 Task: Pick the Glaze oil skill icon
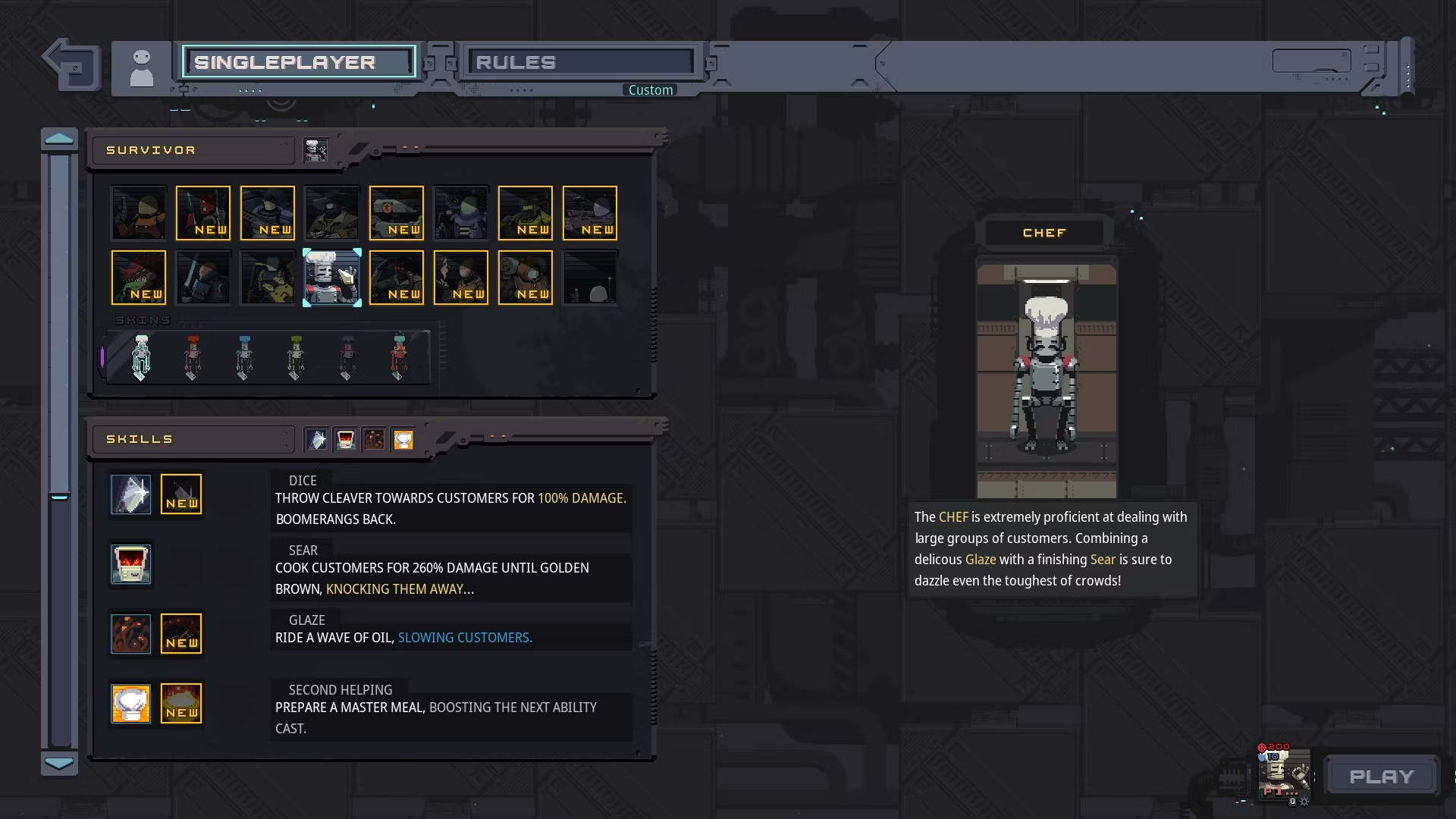[x=131, y=634]
